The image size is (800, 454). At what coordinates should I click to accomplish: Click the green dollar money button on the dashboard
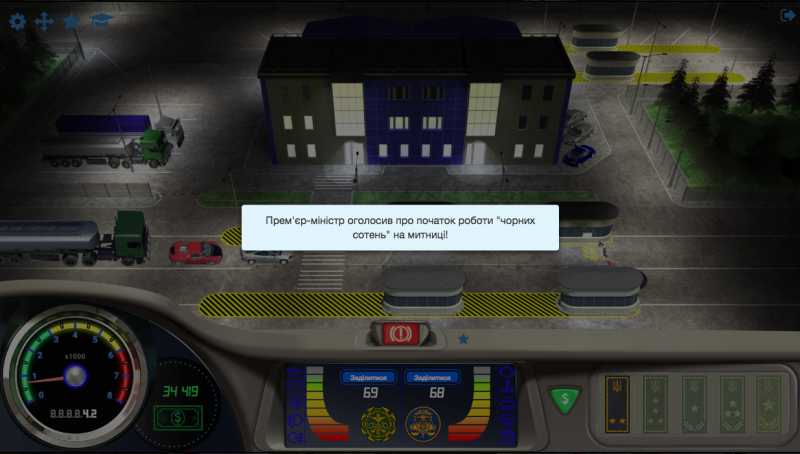(x=174, y=415)
